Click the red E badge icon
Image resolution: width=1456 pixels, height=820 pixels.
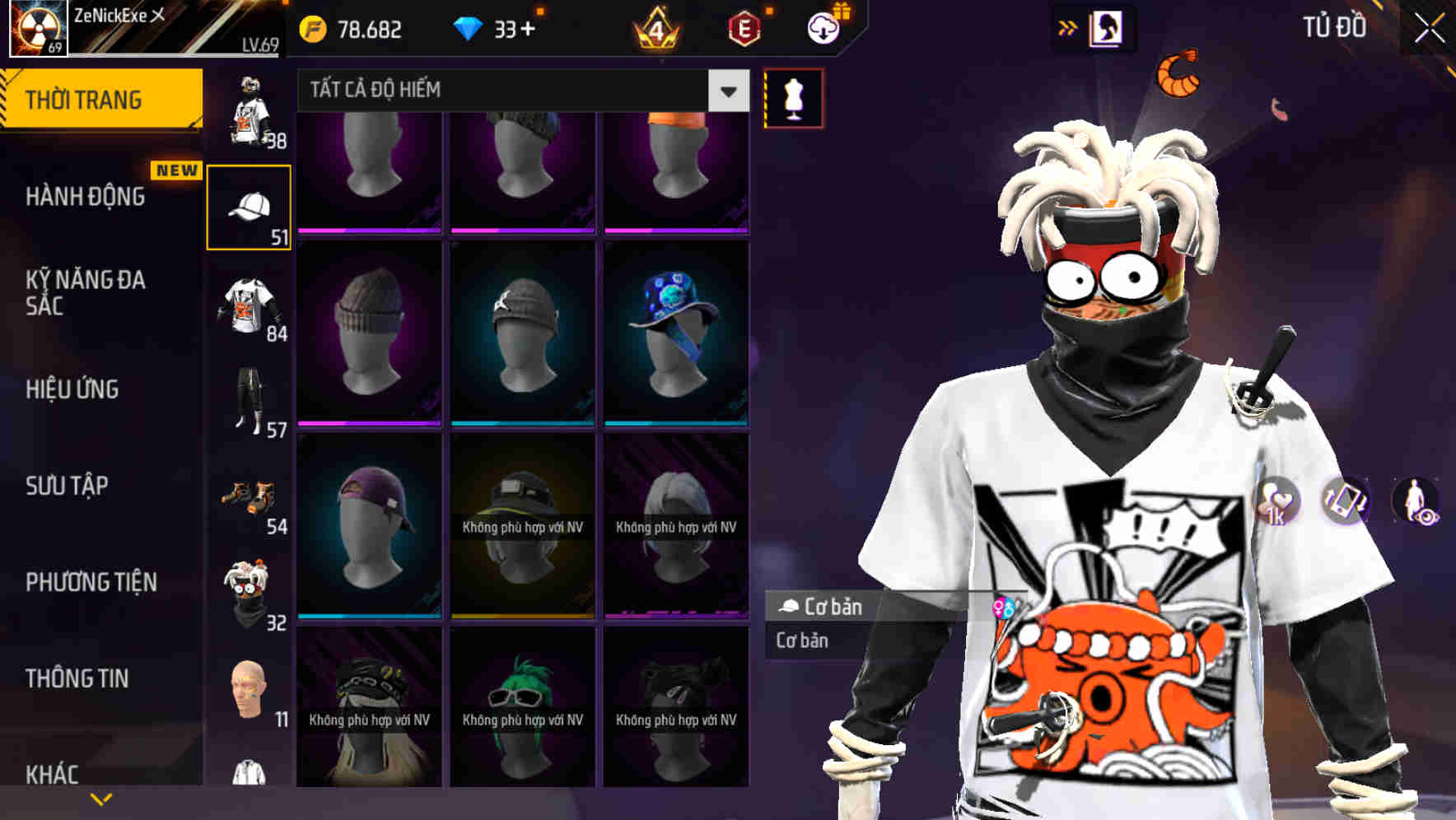click(x=744, y=29)
